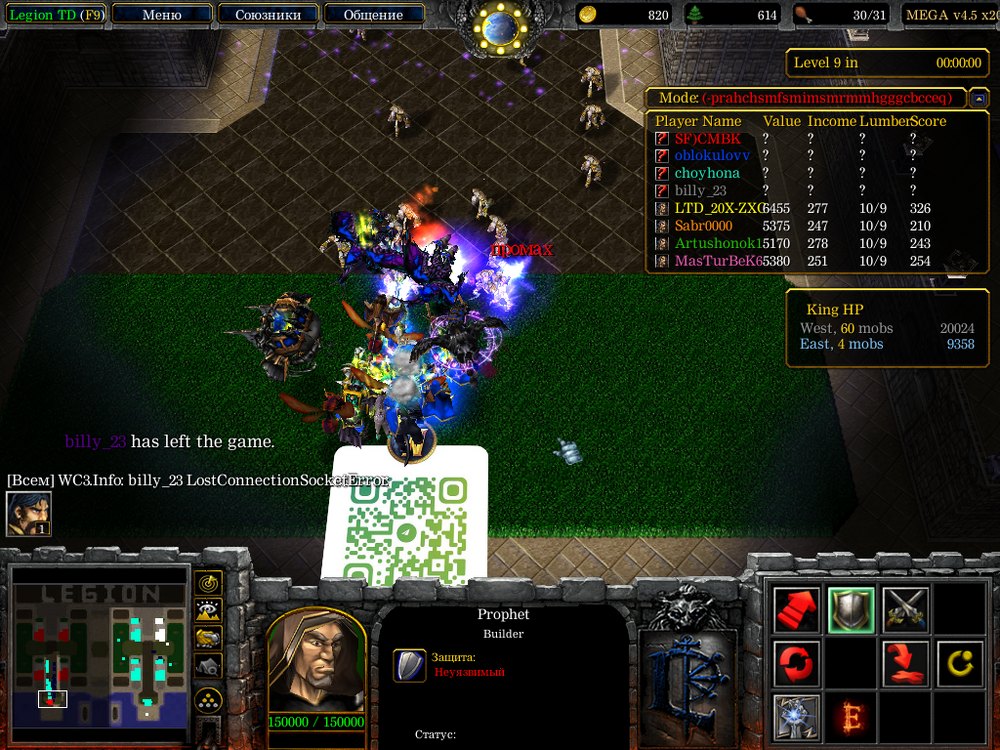Screen dimensions: 1000x750
Task: Open the Союзники allies menu
Action: click(x=267, y=15)
